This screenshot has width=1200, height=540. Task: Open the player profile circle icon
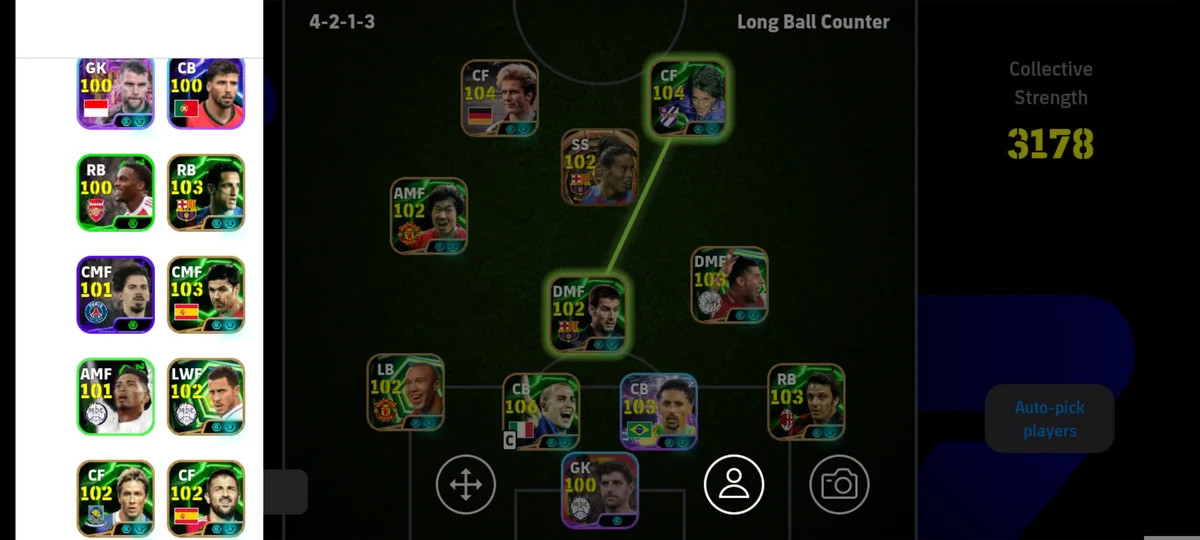pos(733,485)
